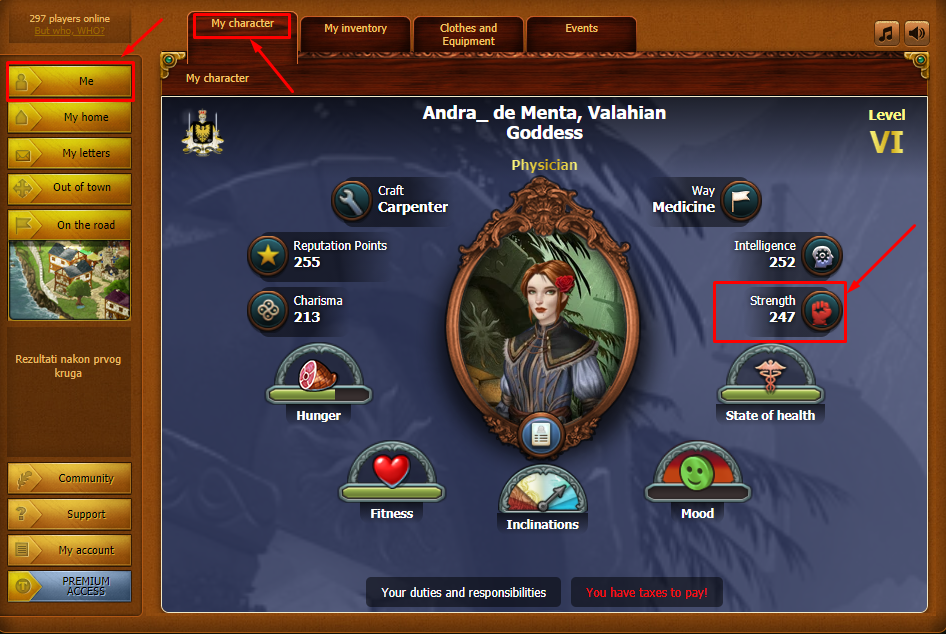Click the town view thumbnail
The height and width of the screenshot is (634, 946).
tap(70, 280)
